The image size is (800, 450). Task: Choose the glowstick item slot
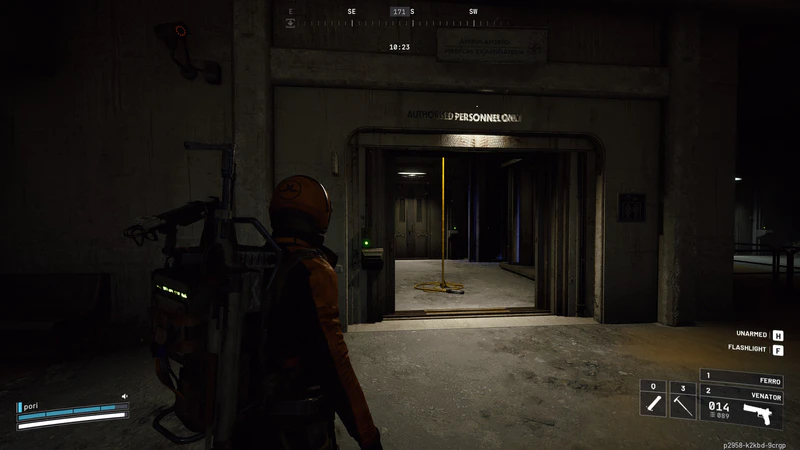pos(652,403)
